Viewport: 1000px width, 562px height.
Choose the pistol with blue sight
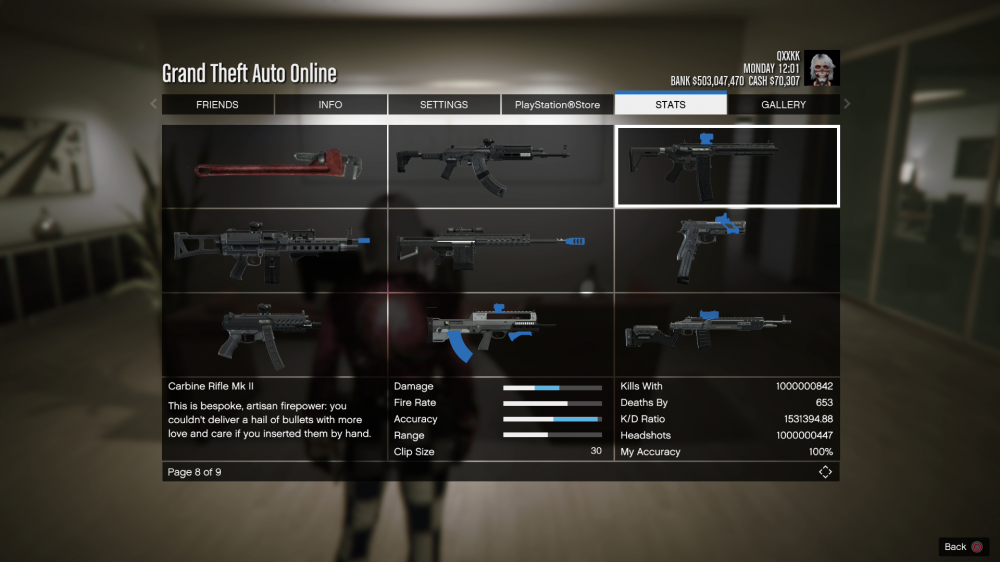(727, 250)
